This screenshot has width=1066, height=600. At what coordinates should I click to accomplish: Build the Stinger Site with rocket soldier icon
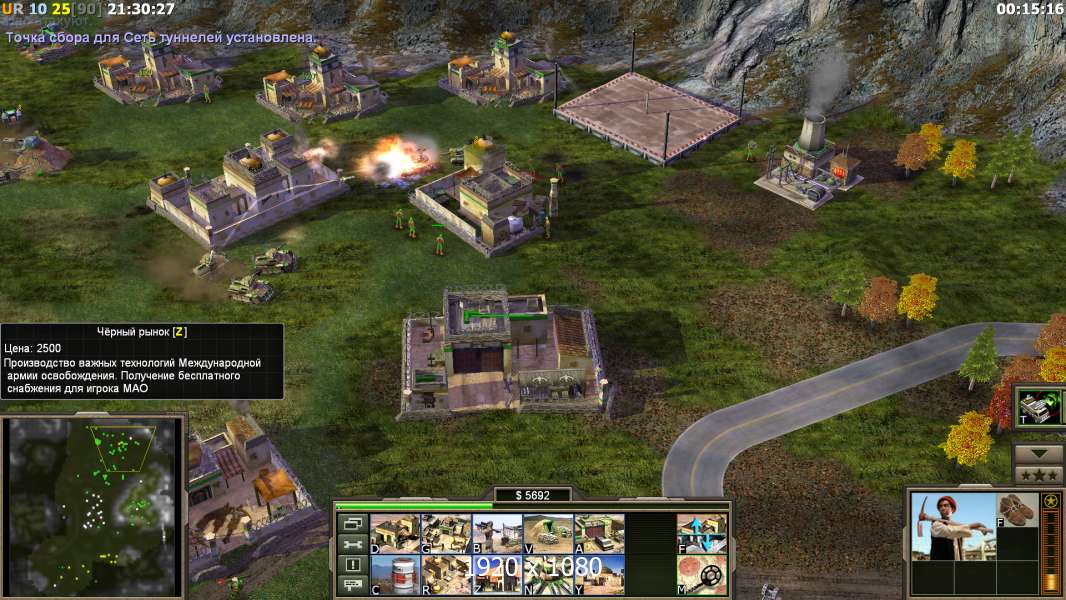coord(497,533)
